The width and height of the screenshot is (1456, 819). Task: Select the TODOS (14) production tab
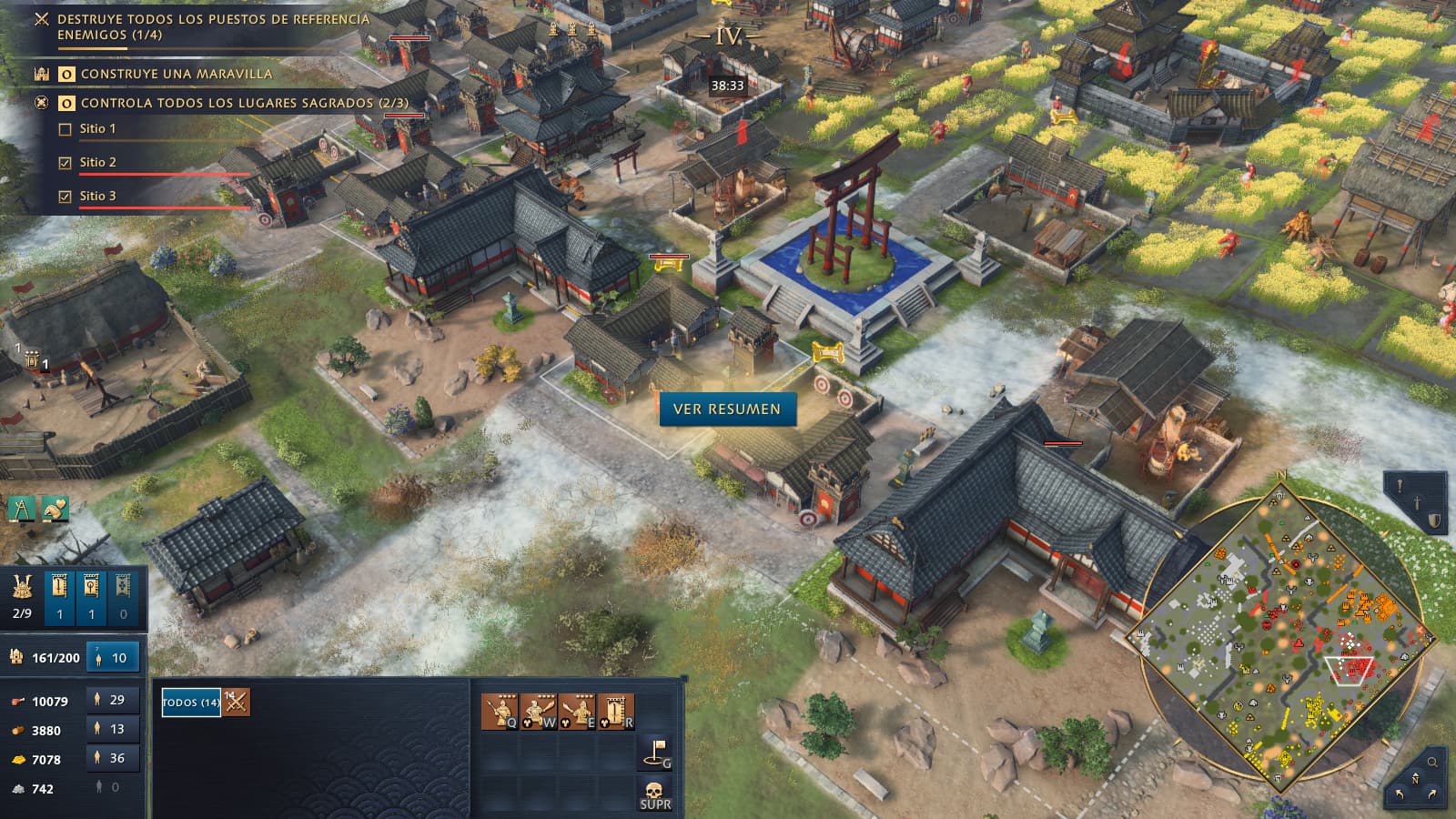[x=191, y=703]
